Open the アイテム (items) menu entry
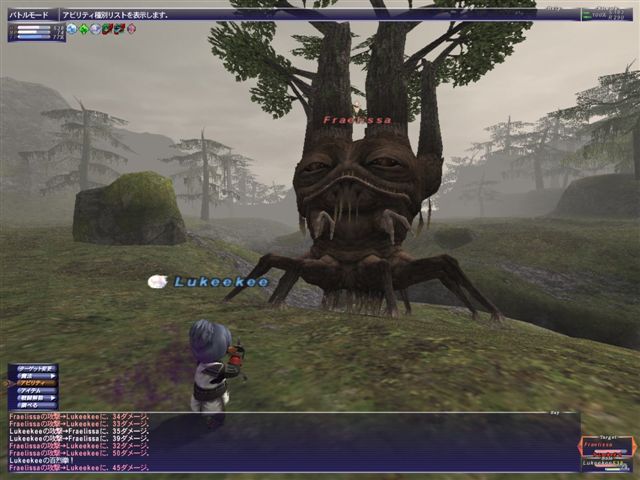 (31, 391)
